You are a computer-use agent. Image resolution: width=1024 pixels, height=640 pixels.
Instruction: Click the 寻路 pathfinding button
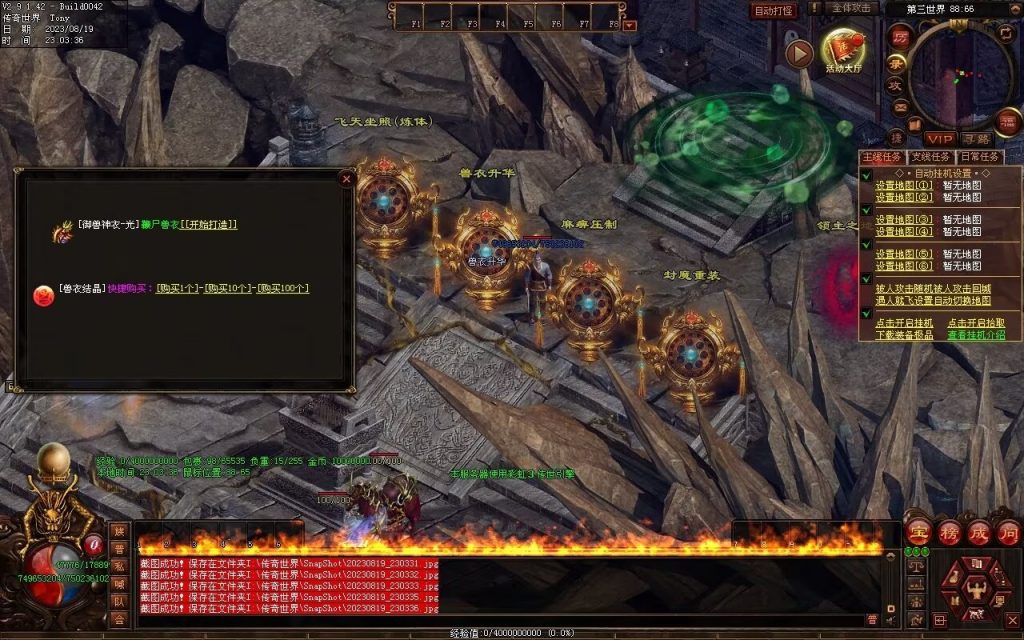(976, 138)
